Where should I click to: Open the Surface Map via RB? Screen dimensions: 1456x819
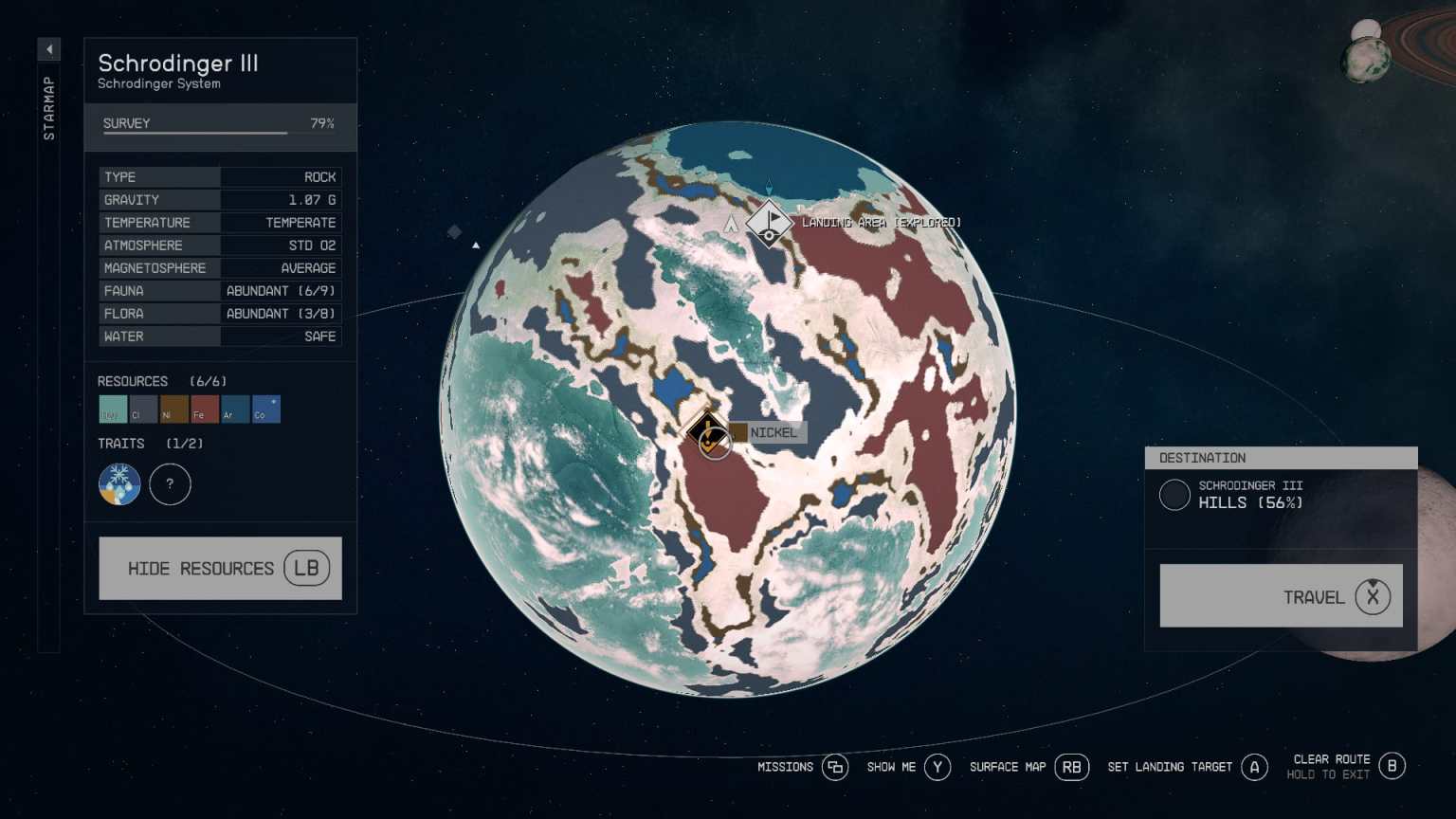click(x=1072, y=767)
